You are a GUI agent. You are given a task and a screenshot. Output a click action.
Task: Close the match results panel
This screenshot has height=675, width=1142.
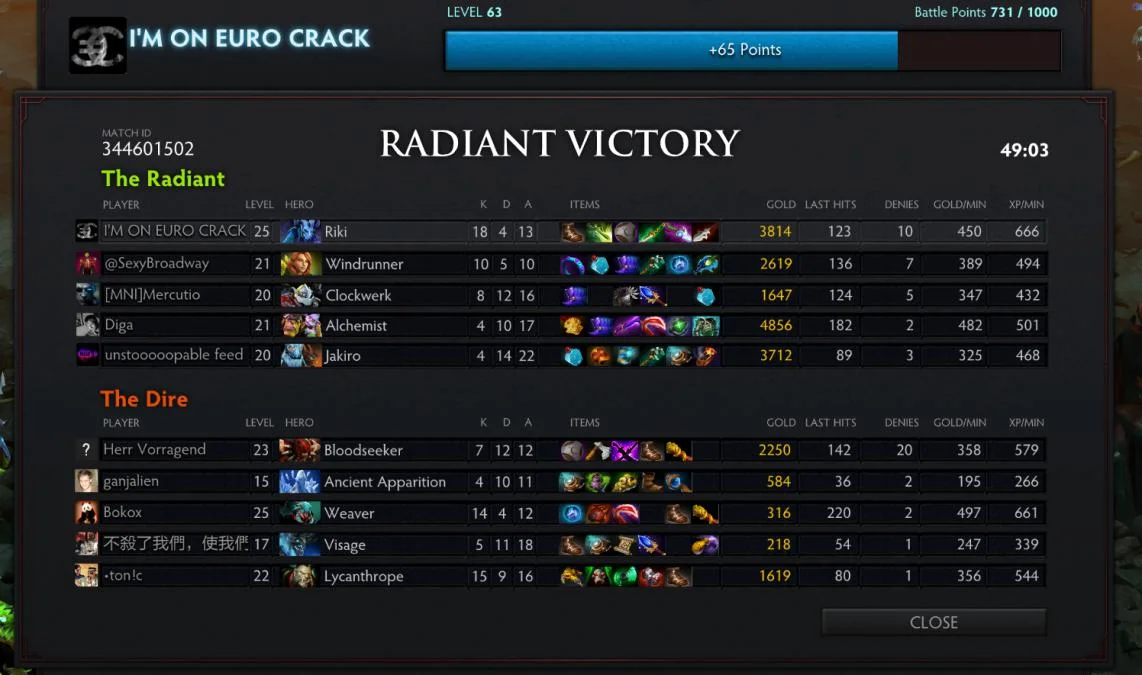[933, 622]
